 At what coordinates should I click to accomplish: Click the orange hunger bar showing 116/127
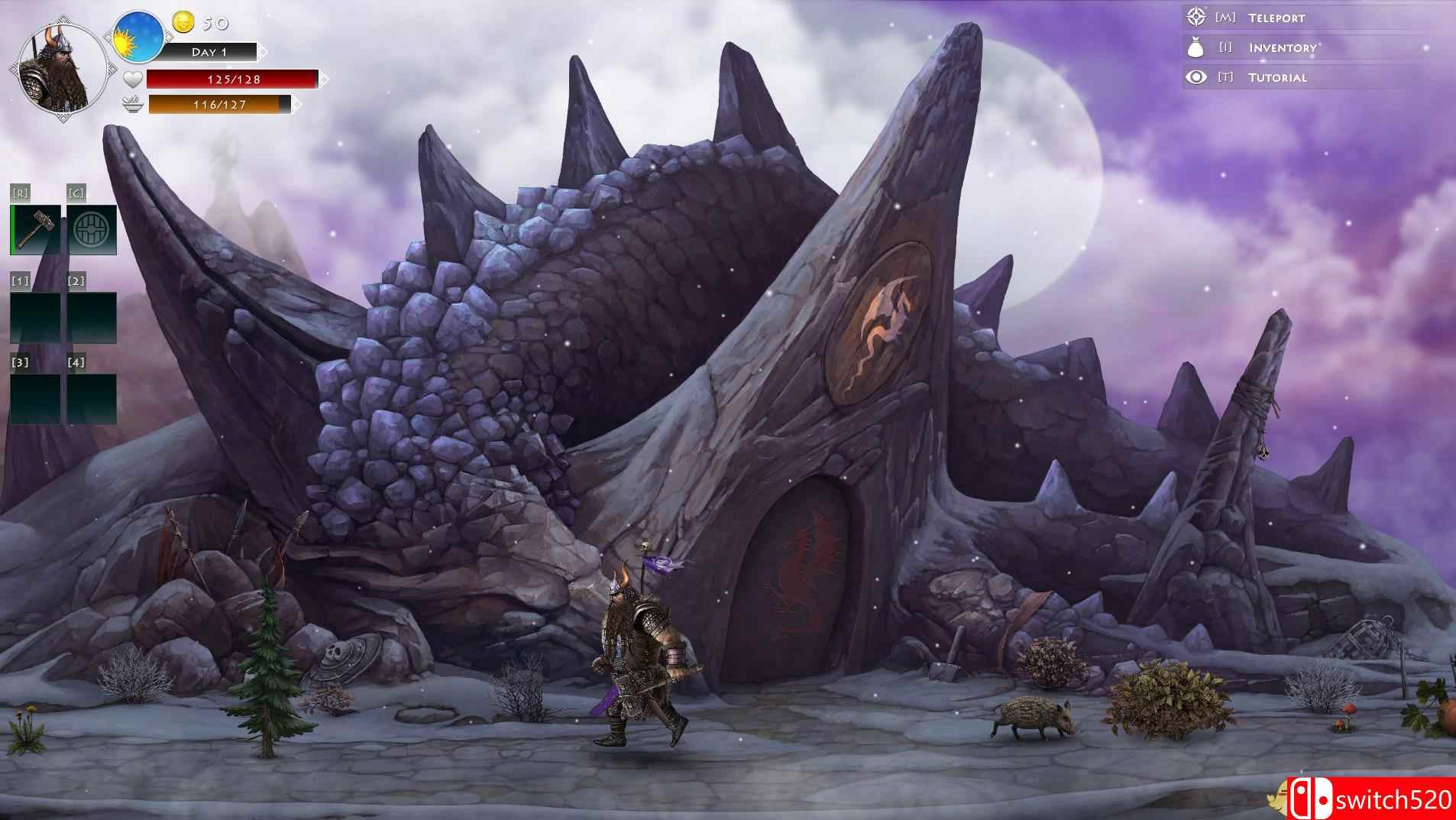coord(218,105)
